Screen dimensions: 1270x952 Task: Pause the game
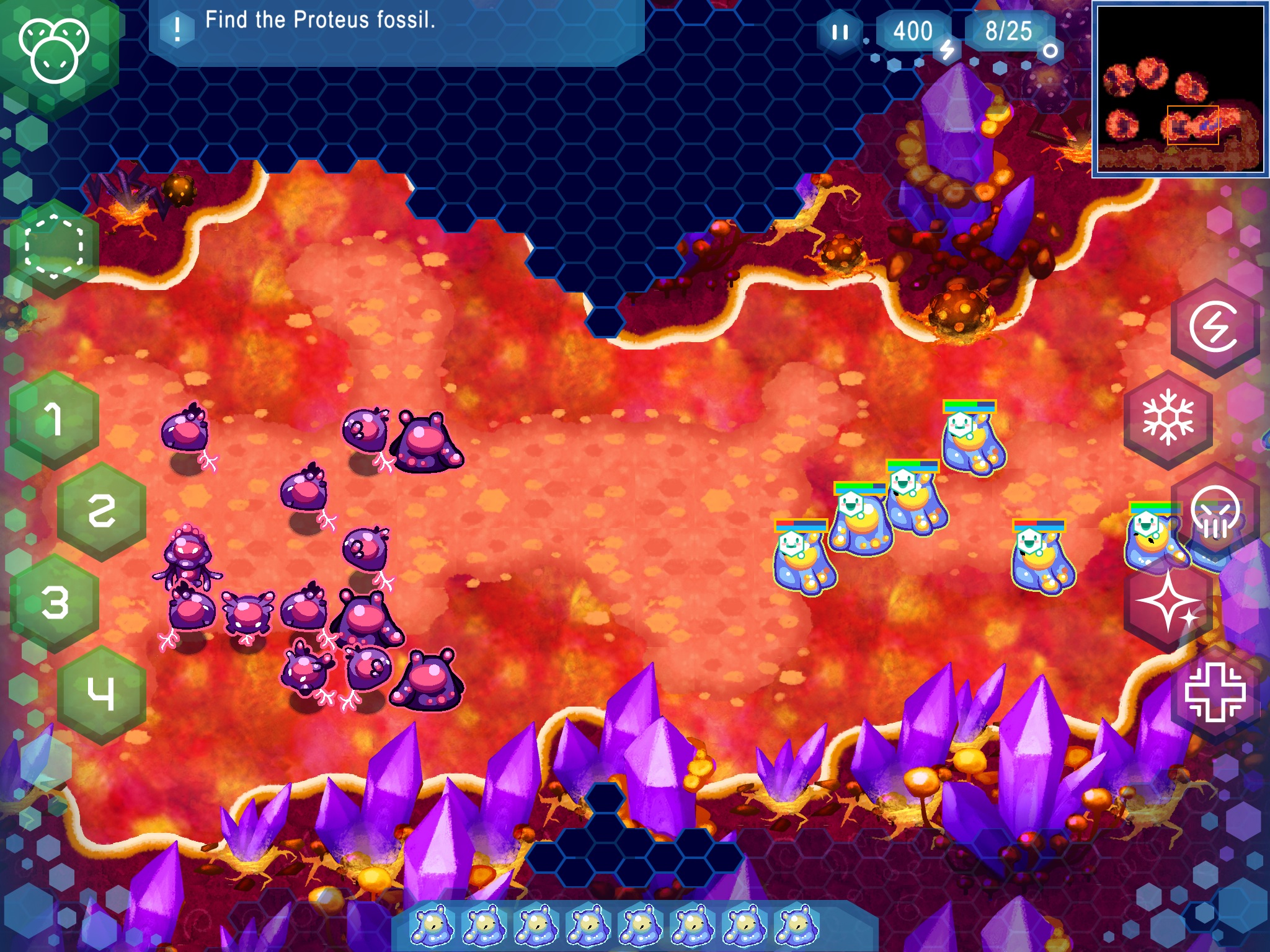click(x=840, y=32)
